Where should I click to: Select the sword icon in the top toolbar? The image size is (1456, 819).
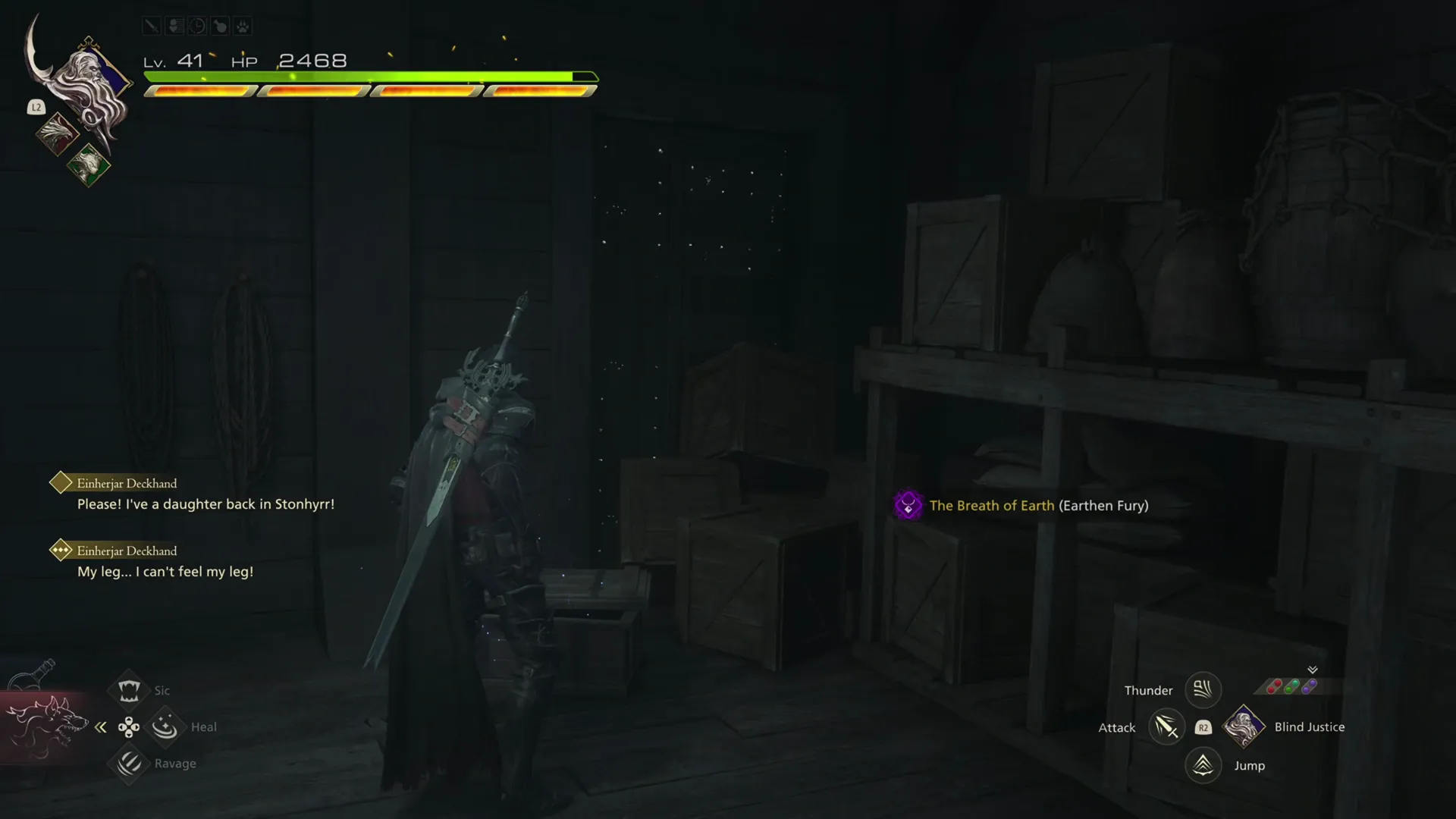click(x=151, y=25)
